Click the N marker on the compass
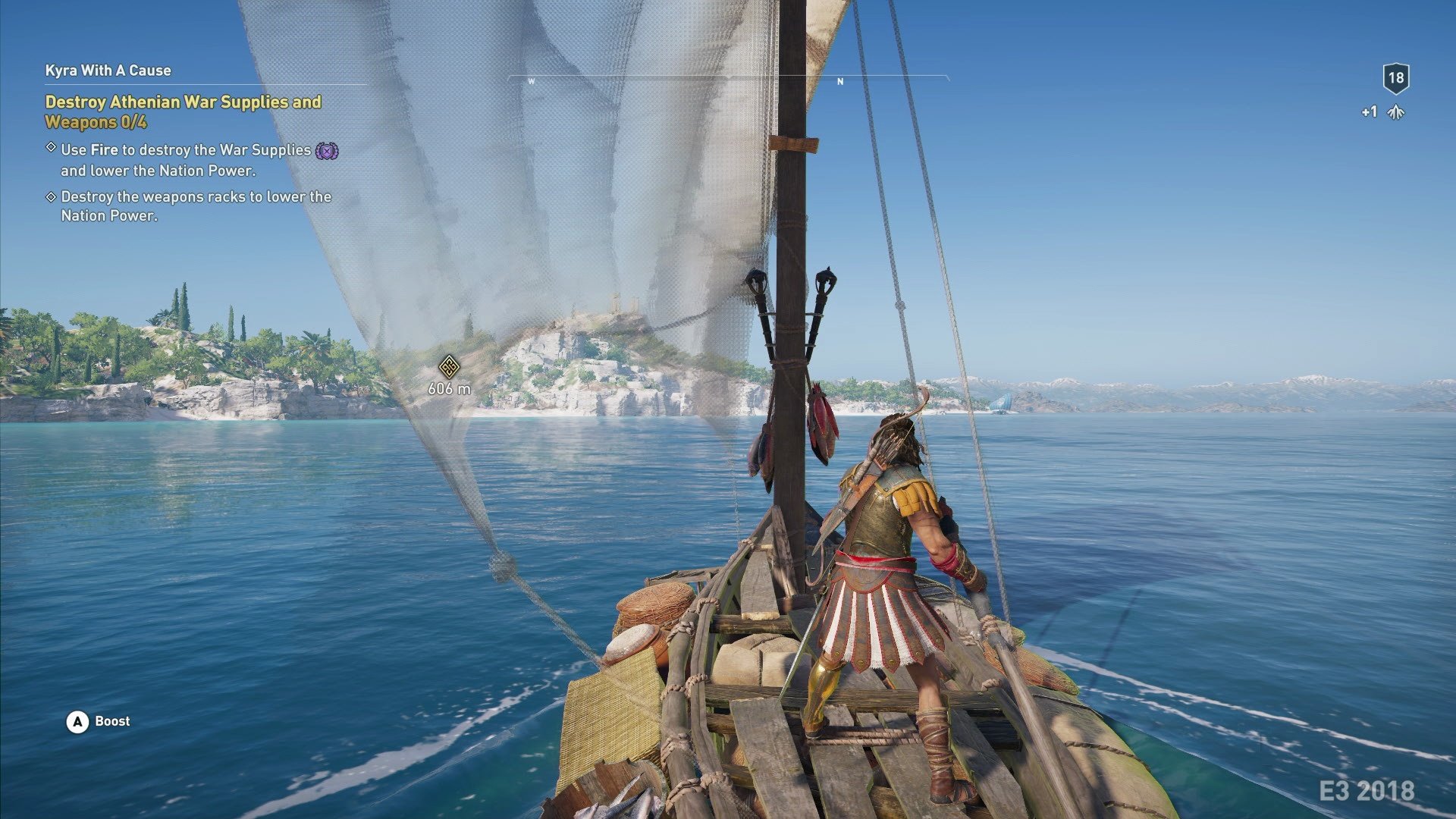 (838, 81)
